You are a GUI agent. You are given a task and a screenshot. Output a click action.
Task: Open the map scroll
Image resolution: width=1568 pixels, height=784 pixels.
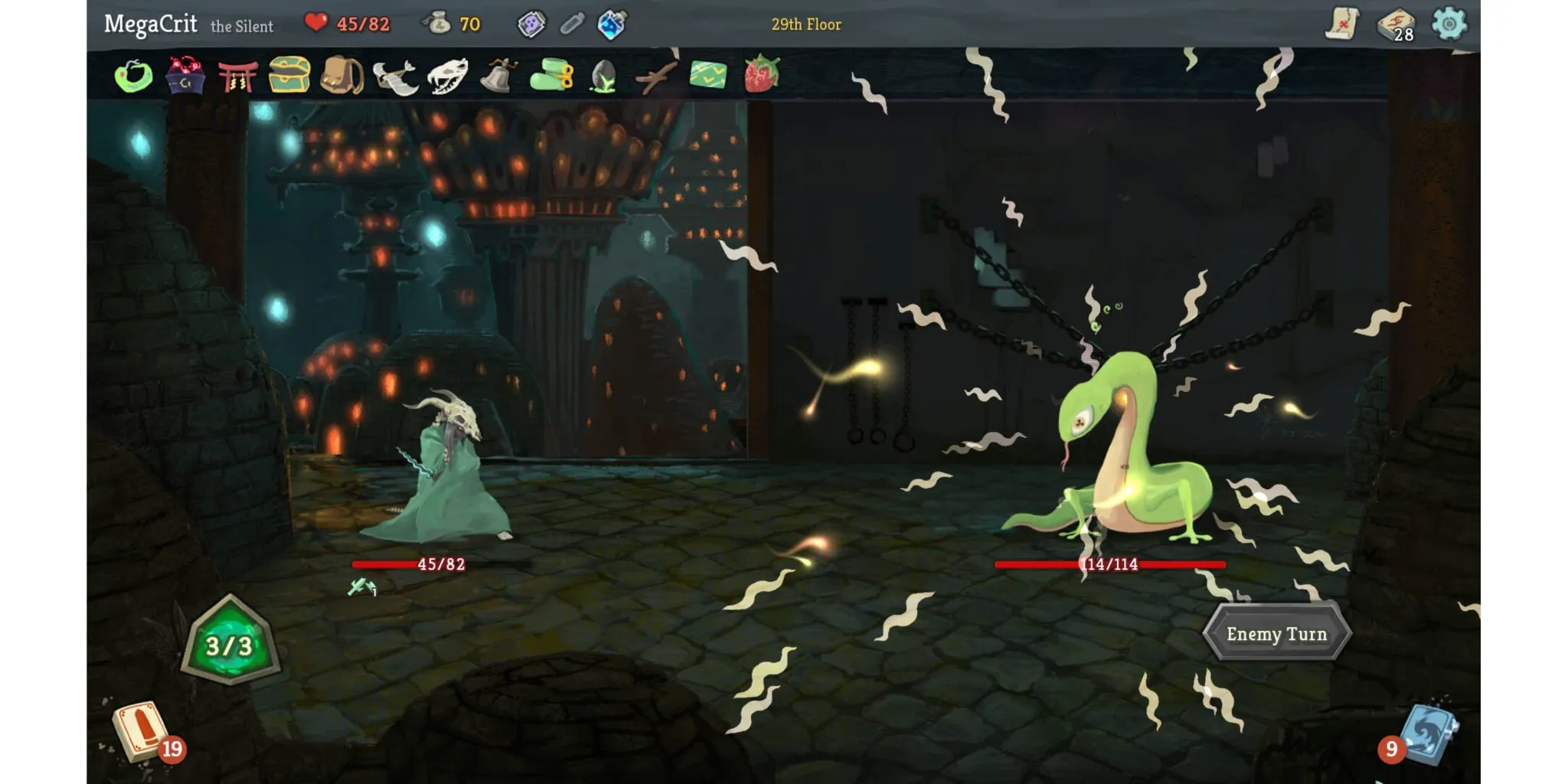coord(1341,23)
